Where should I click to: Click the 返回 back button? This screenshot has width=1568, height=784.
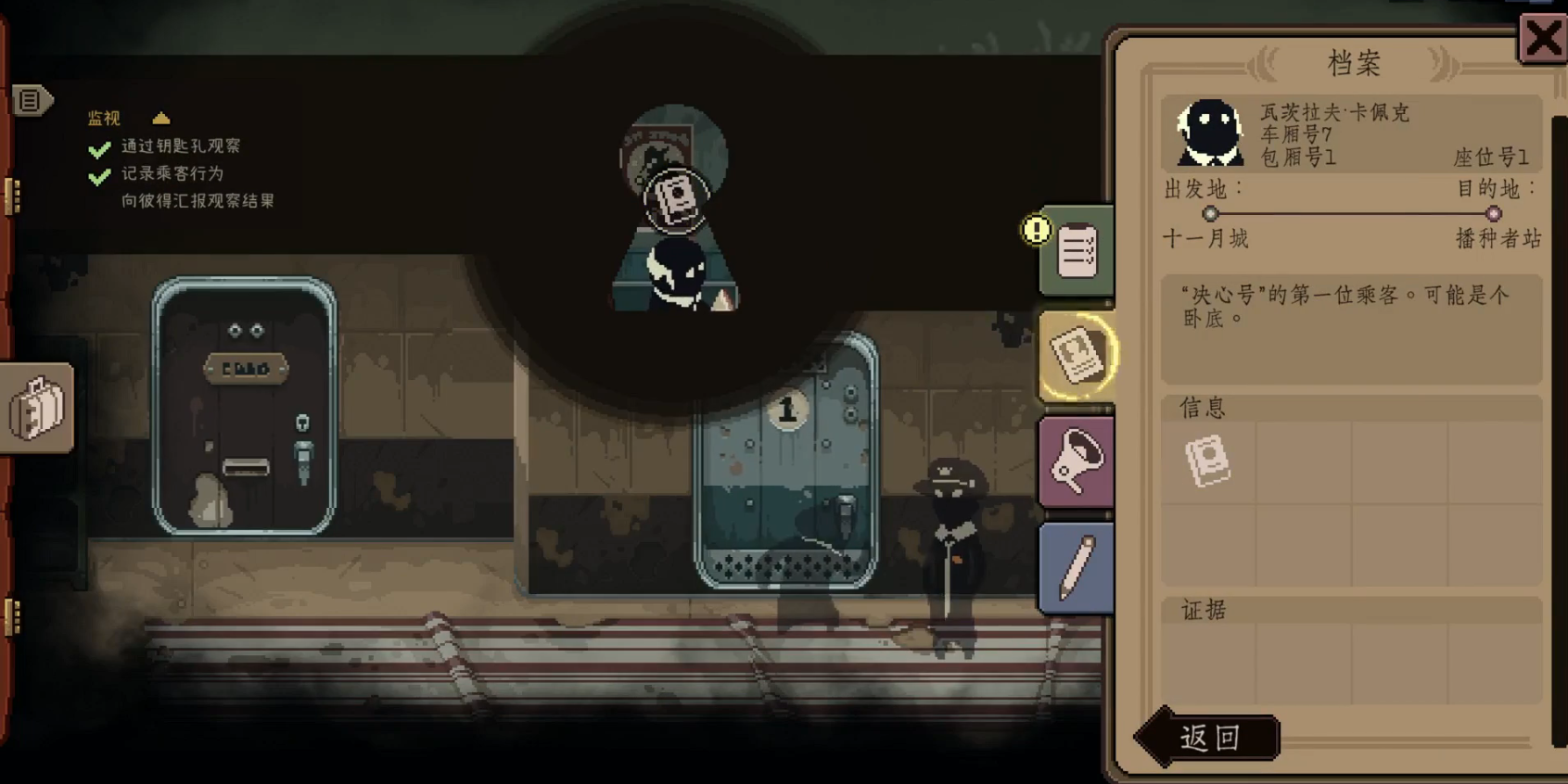tap(1209, 738)
